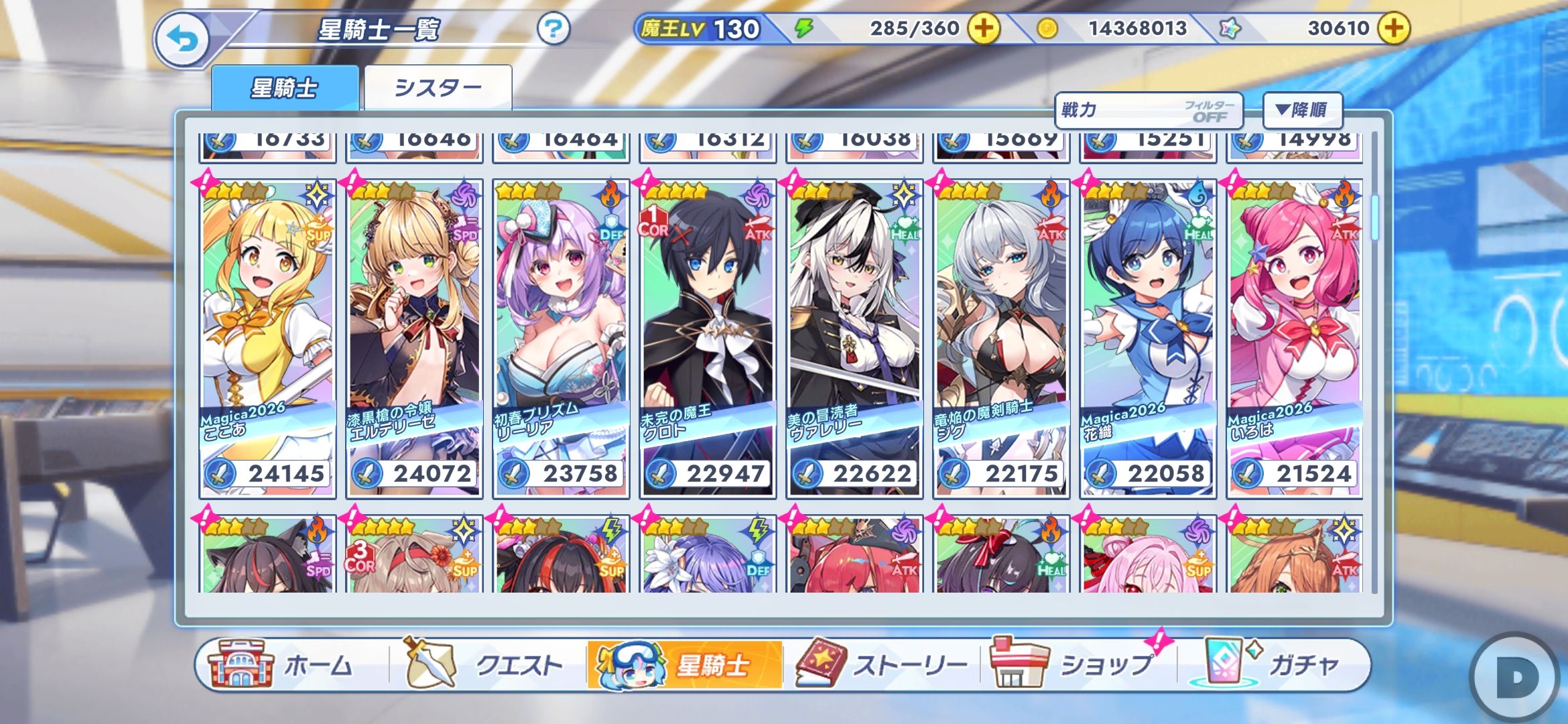
Task: Select the 未完の魔王 クロト card
Action: click(x=708, y=339)
